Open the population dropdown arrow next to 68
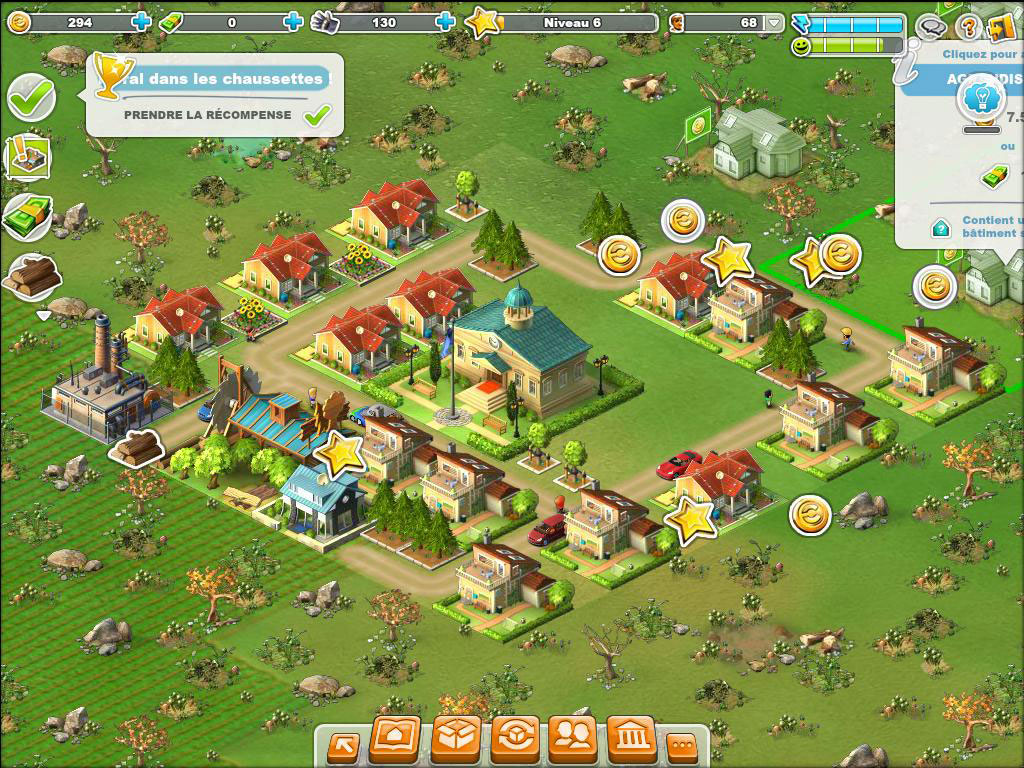Viewport: 1024px width, 768px height. [774, 22]
